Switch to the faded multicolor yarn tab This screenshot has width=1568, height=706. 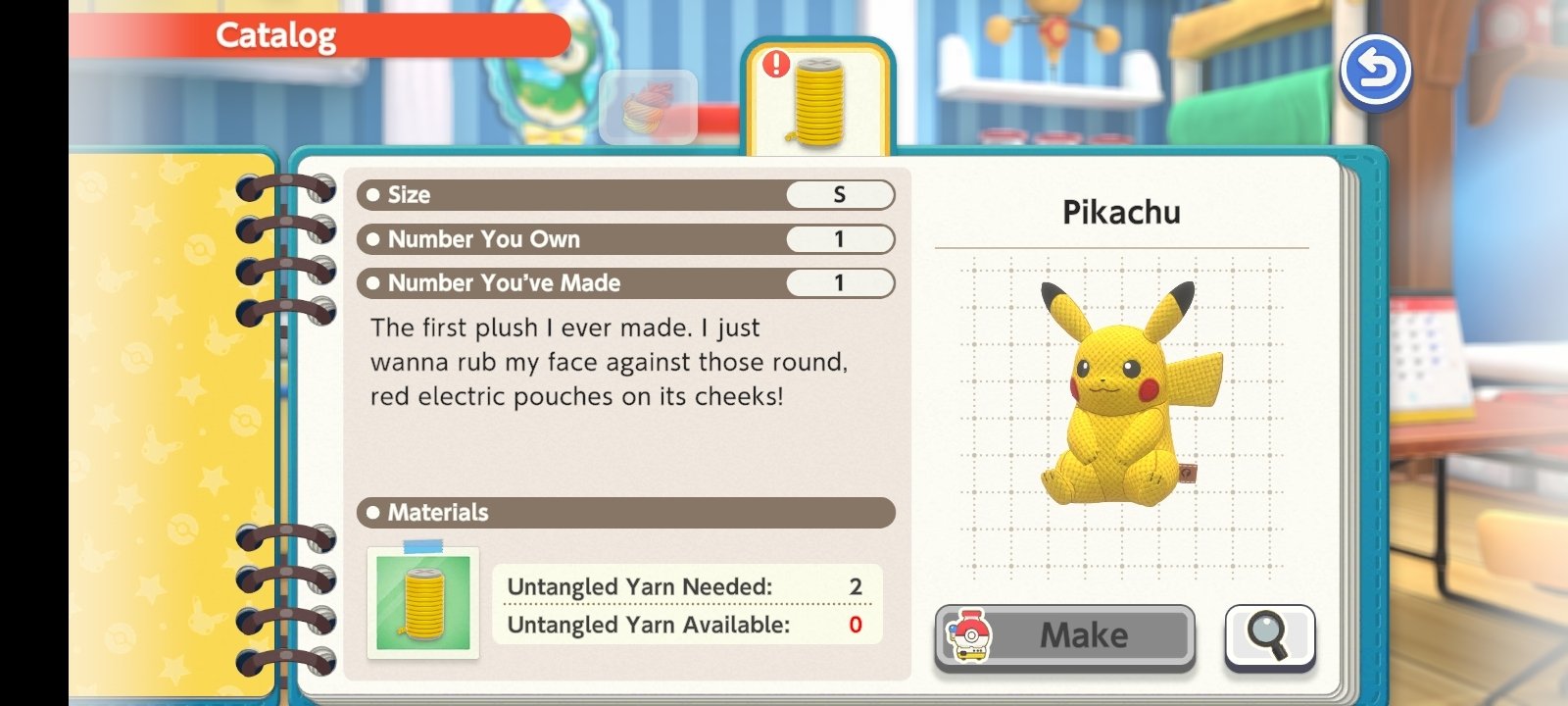pos(648,108)
